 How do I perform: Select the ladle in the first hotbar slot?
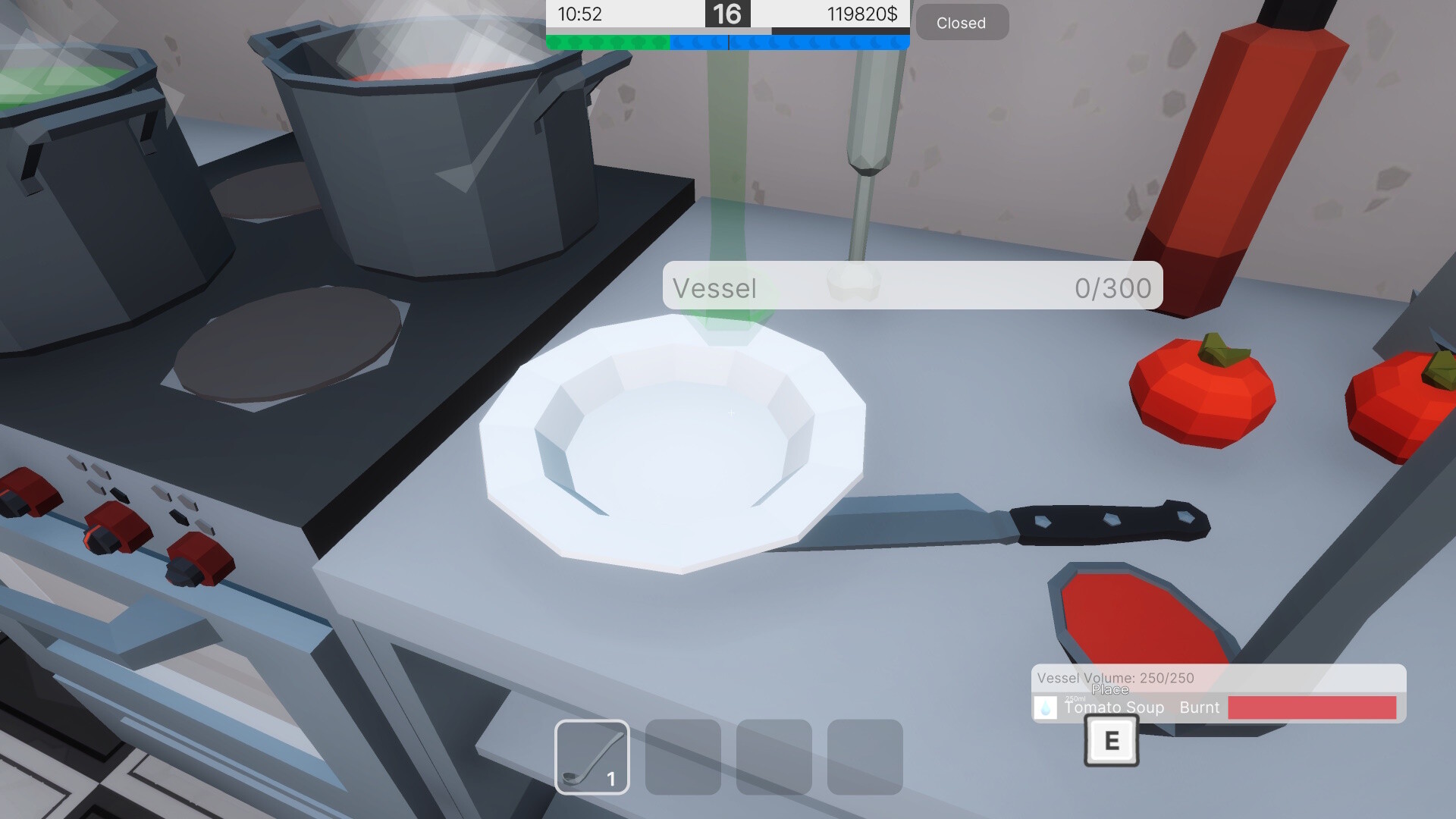pyautogui.click(x=592, y=758)
